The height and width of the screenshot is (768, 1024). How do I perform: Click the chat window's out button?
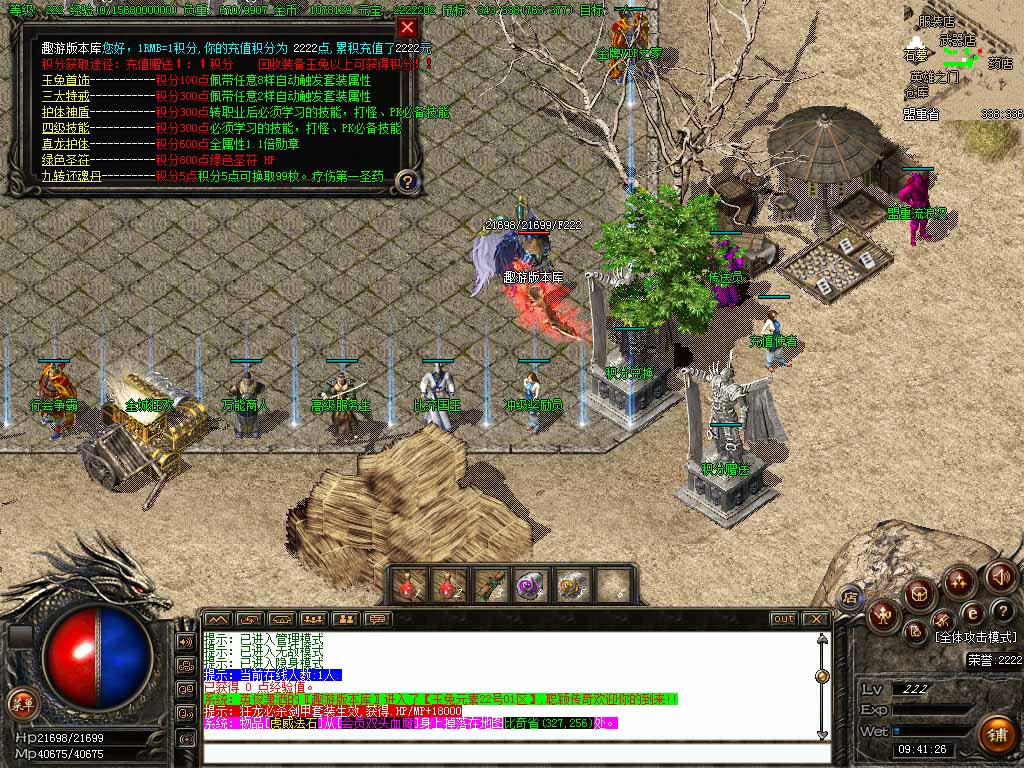(x=783, y=619)
